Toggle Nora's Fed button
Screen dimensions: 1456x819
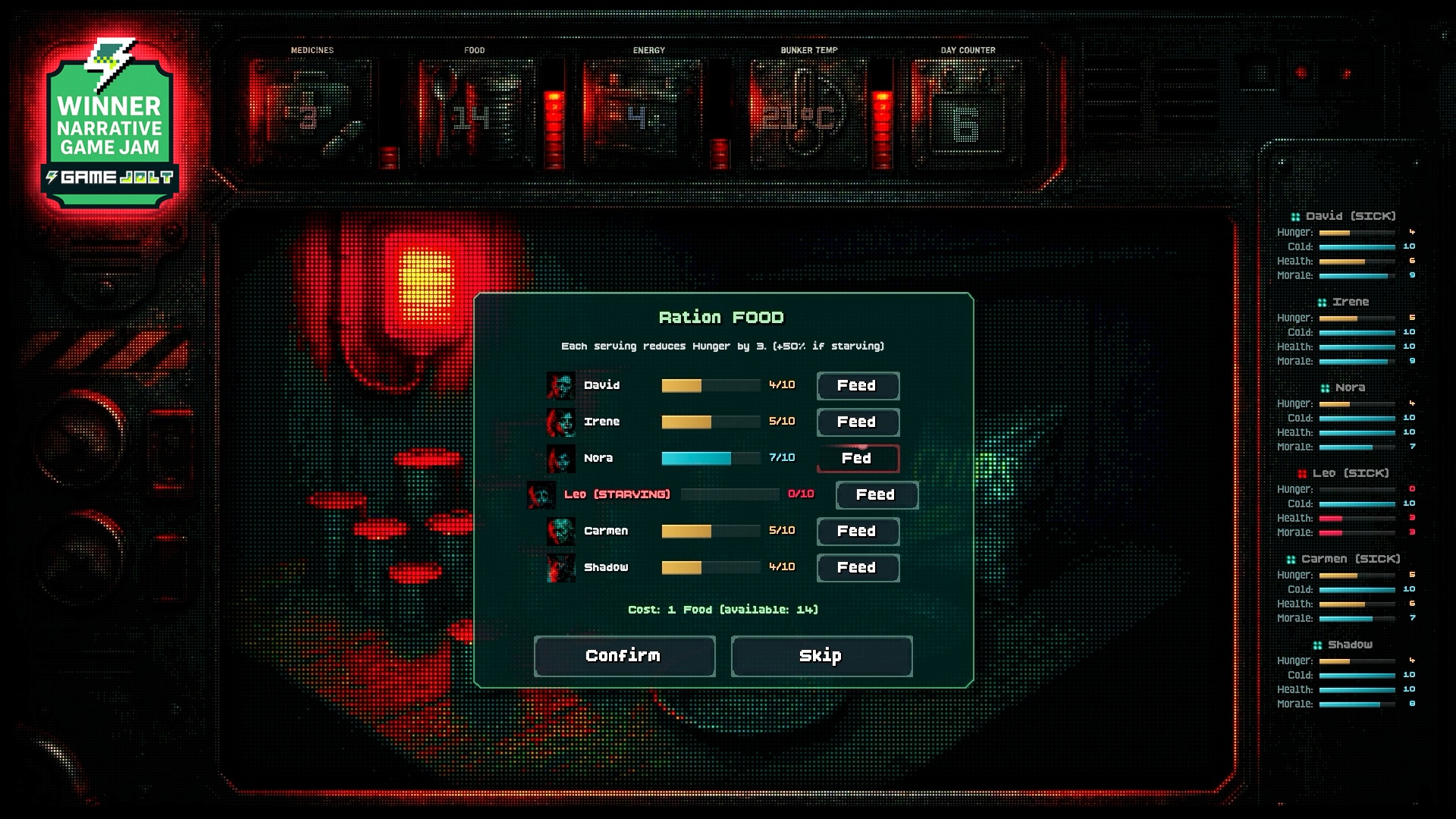(858, 459)
